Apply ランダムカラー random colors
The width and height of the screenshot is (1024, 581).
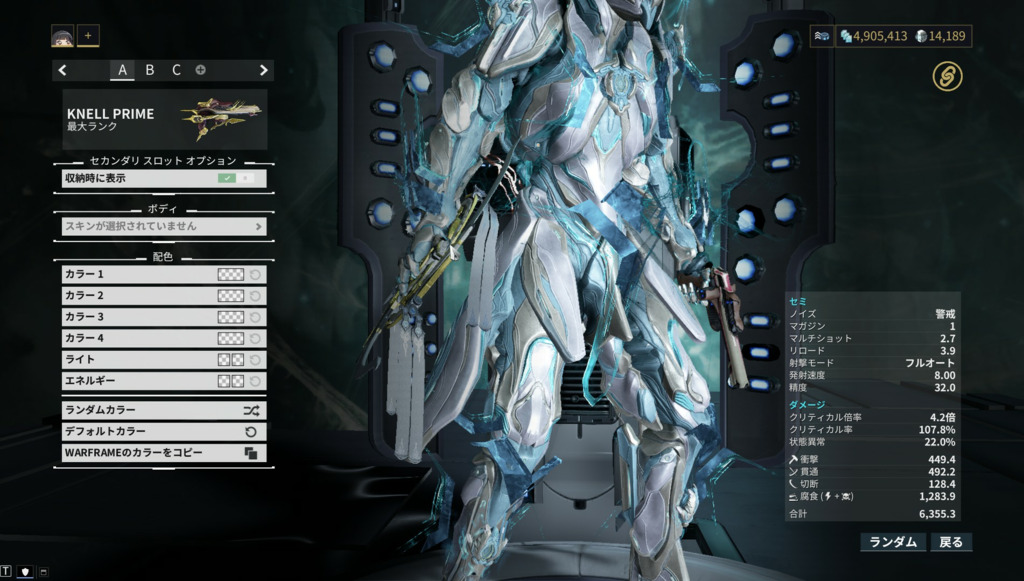pyautogui.click(x=164, y=410)
